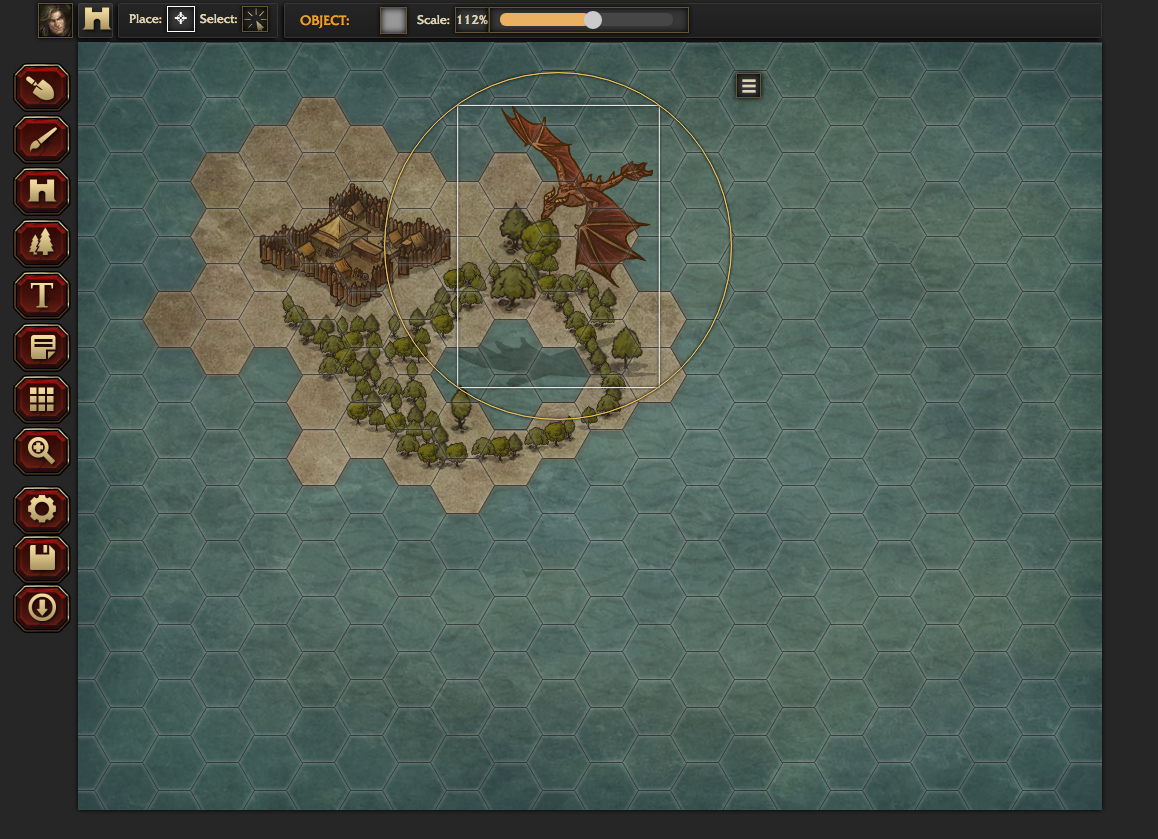Switch to Place mode
Viewport: 1158px width, 839px height.
coord(180,19)
